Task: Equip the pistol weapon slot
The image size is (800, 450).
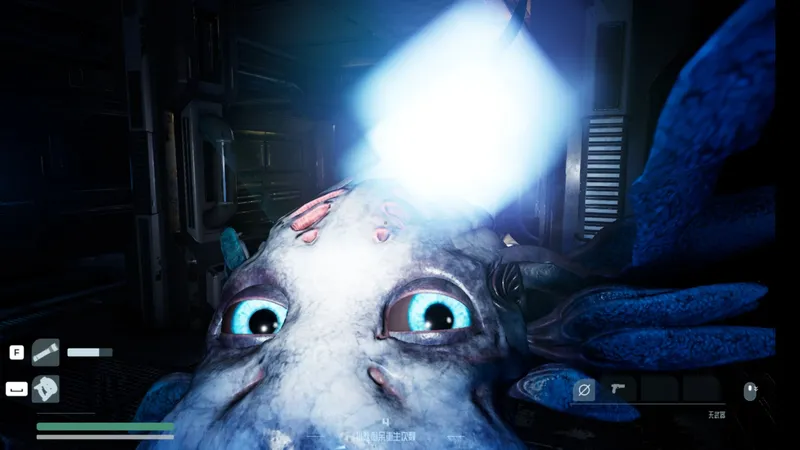Action: (619, 389)
